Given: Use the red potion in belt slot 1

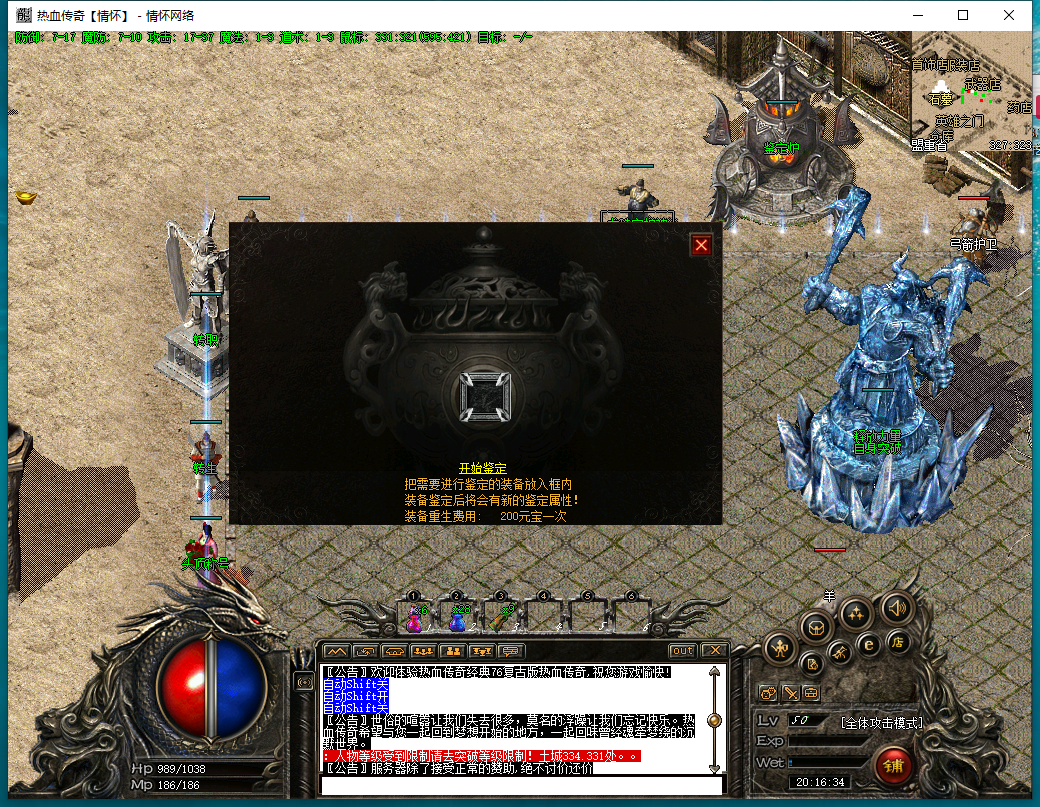Looking at the screenshot, I should [x=414, y=618].
